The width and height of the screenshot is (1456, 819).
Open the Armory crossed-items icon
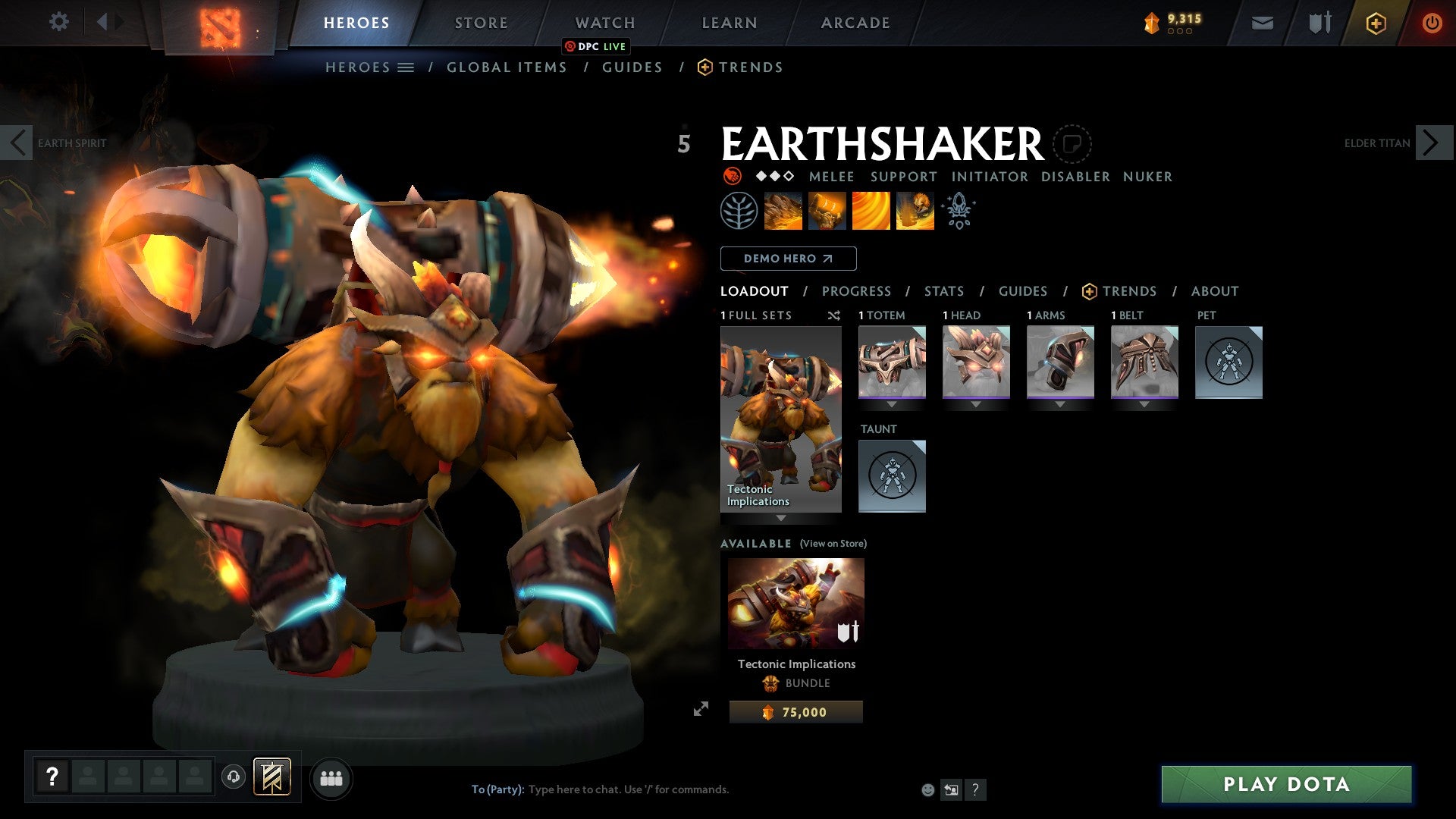point(1319,23)
